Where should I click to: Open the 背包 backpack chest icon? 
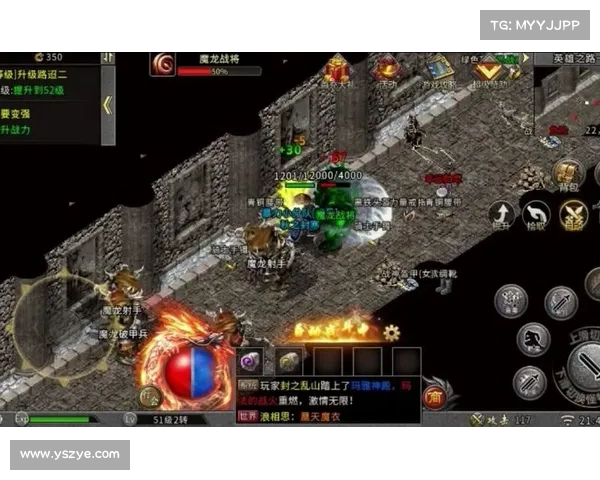click(x=567, y=173)
